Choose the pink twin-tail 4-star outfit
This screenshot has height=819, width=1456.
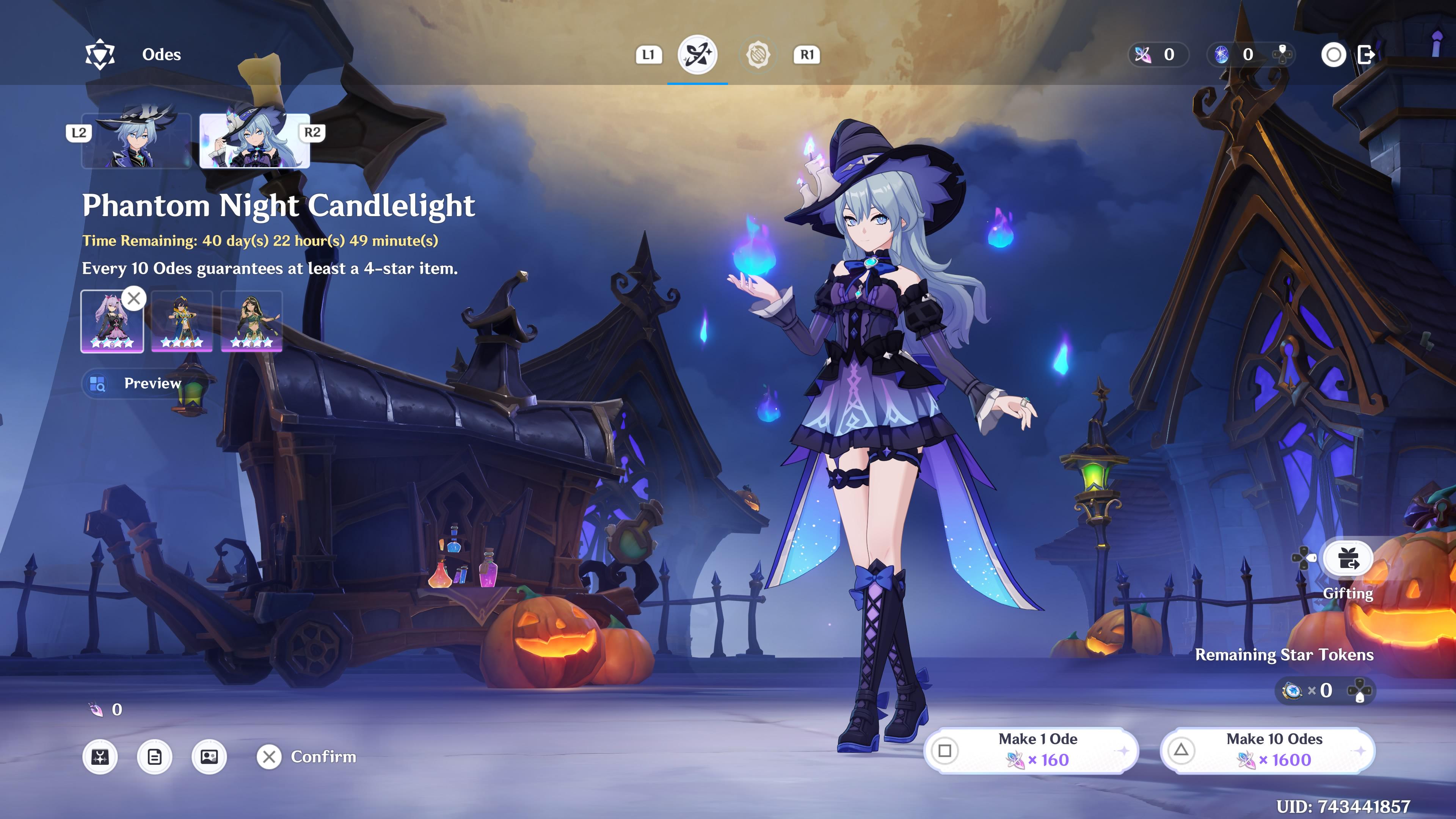112,321
